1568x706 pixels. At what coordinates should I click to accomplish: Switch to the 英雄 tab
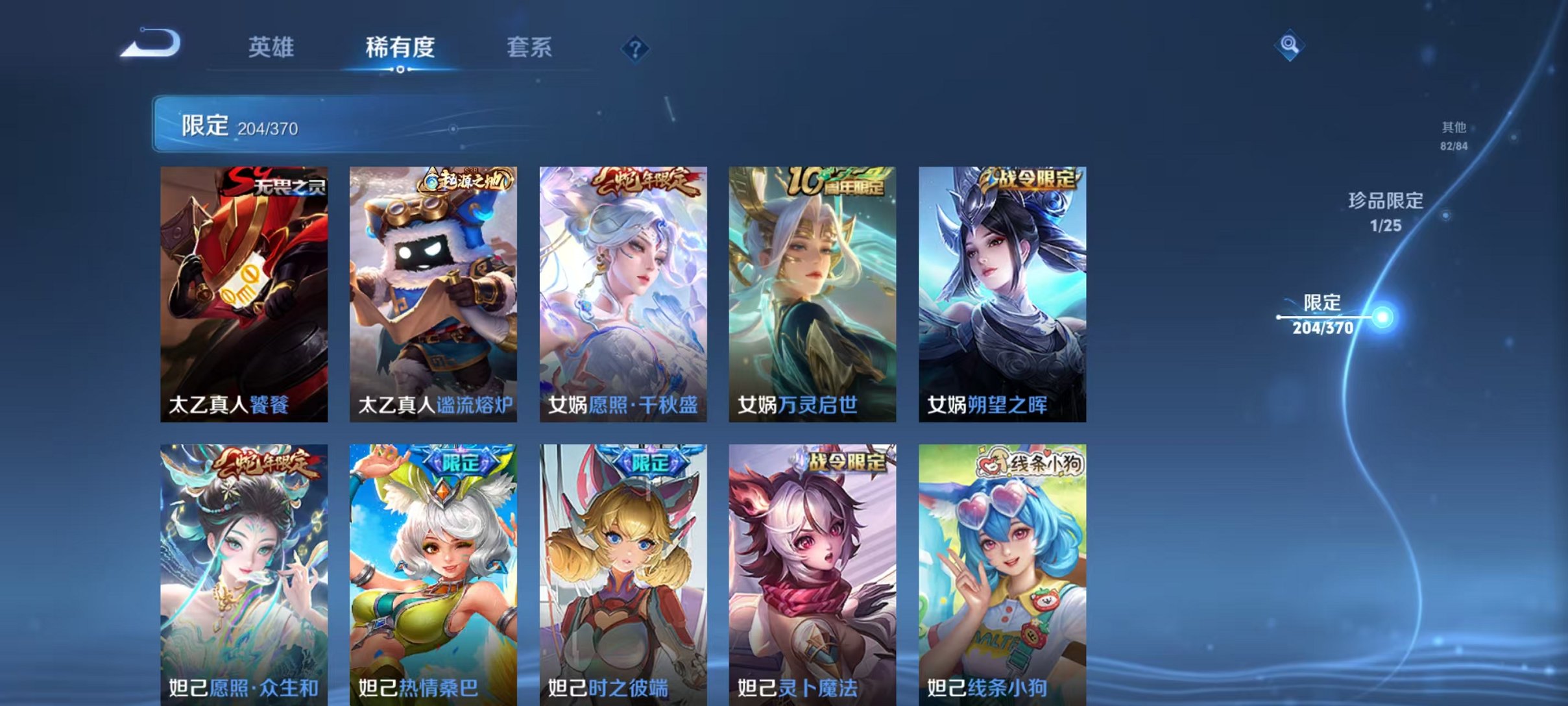(x=272, y=47)
